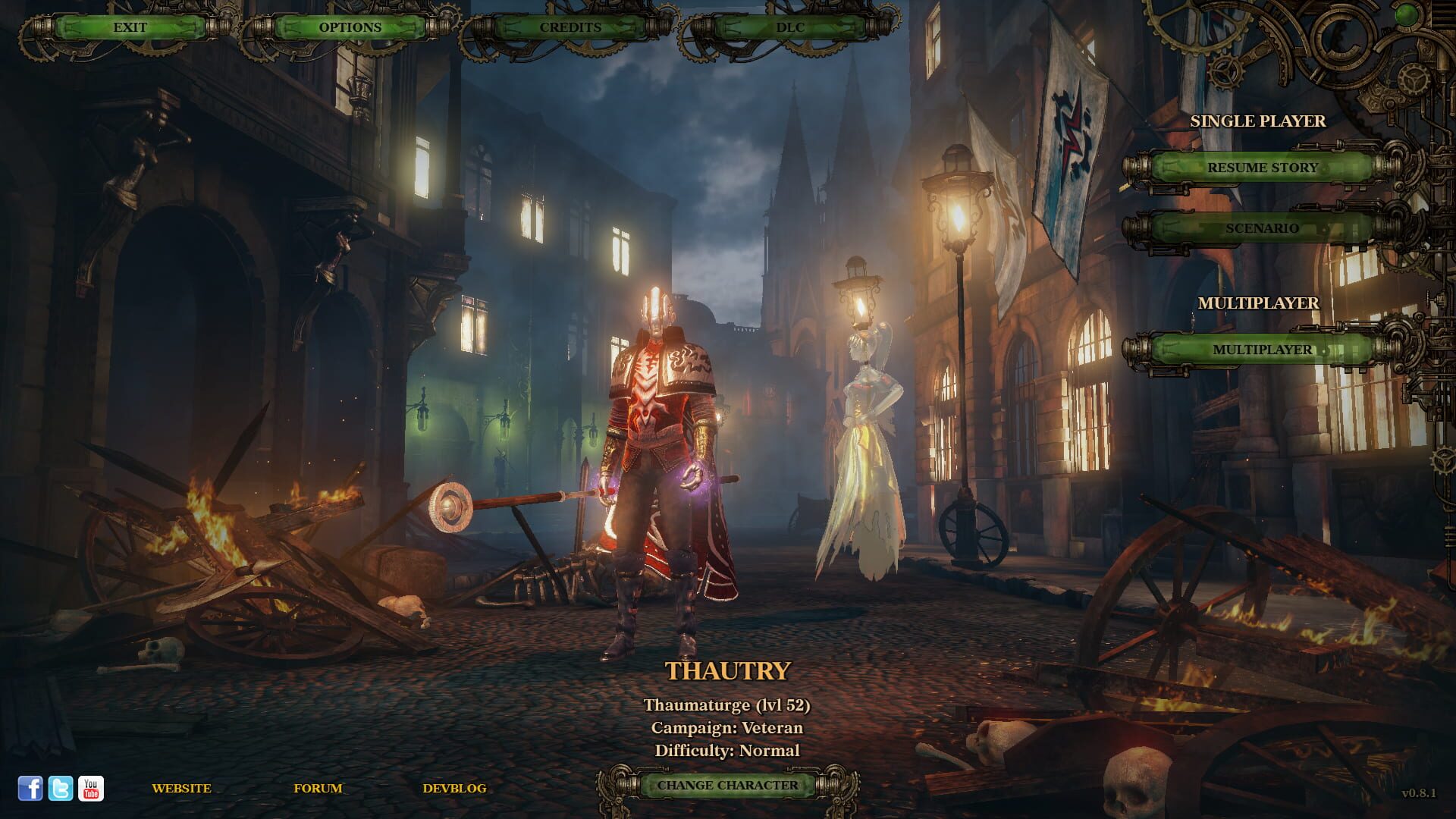Open the Twitter page via its icon
1456x819 pixels.
[59, 789]
